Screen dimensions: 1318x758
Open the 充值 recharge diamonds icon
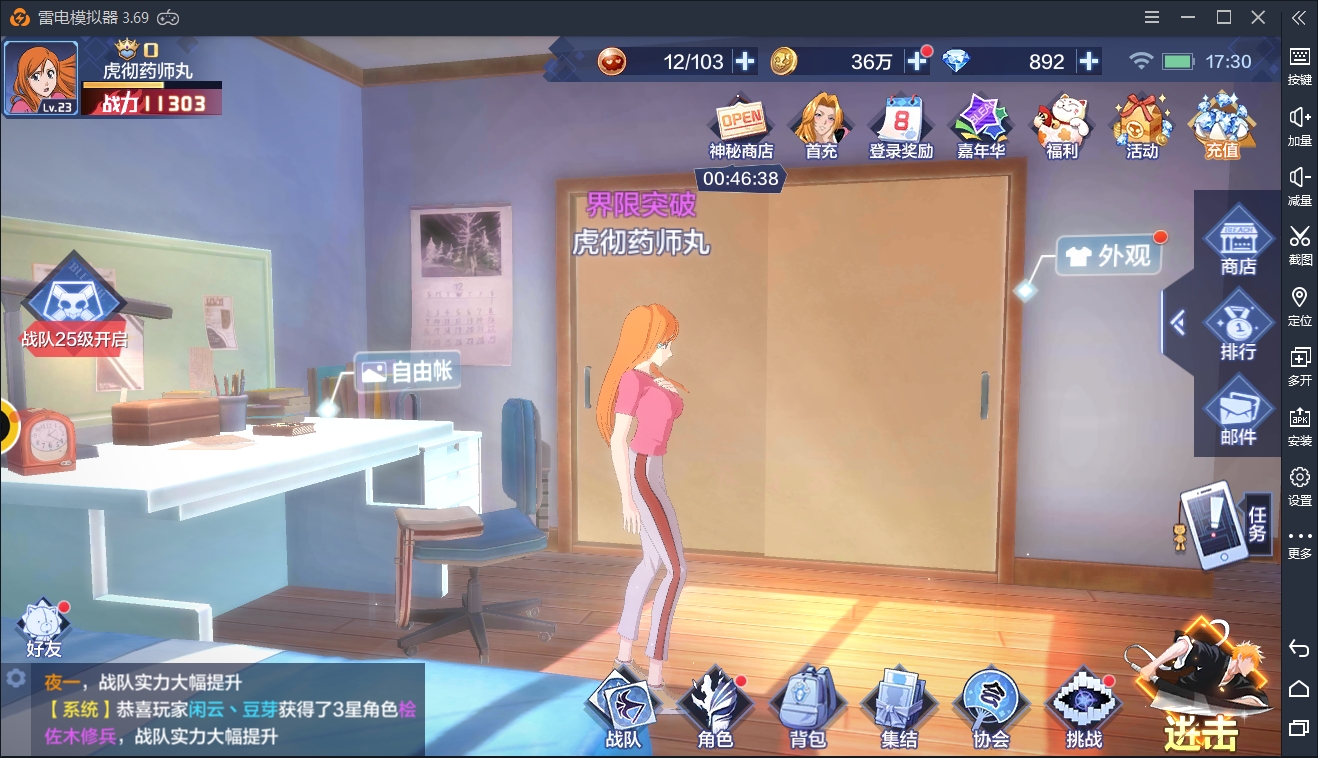point(1222,126)
